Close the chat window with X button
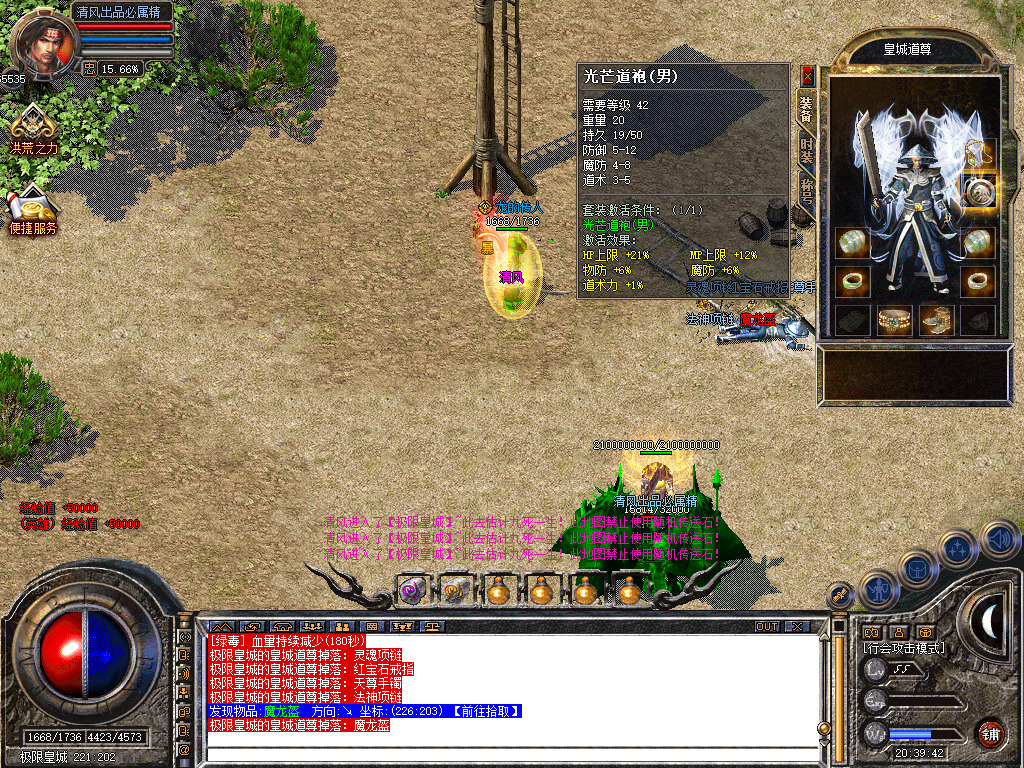Viewport: 1024px width, 768px height. (x=797, y=627)
